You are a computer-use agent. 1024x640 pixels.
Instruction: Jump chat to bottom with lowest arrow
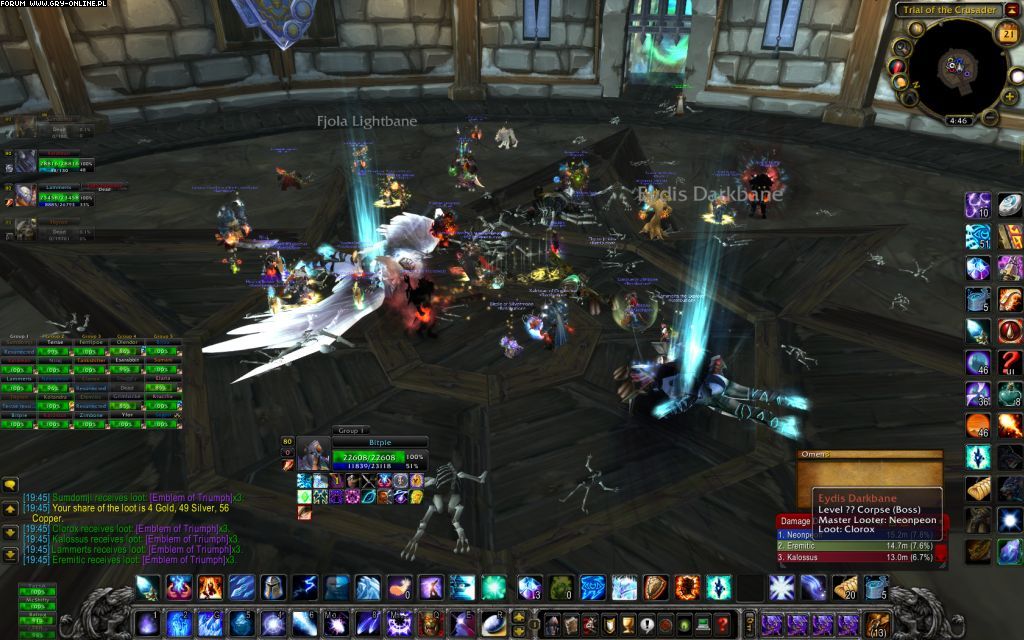[x=10, y=554]
